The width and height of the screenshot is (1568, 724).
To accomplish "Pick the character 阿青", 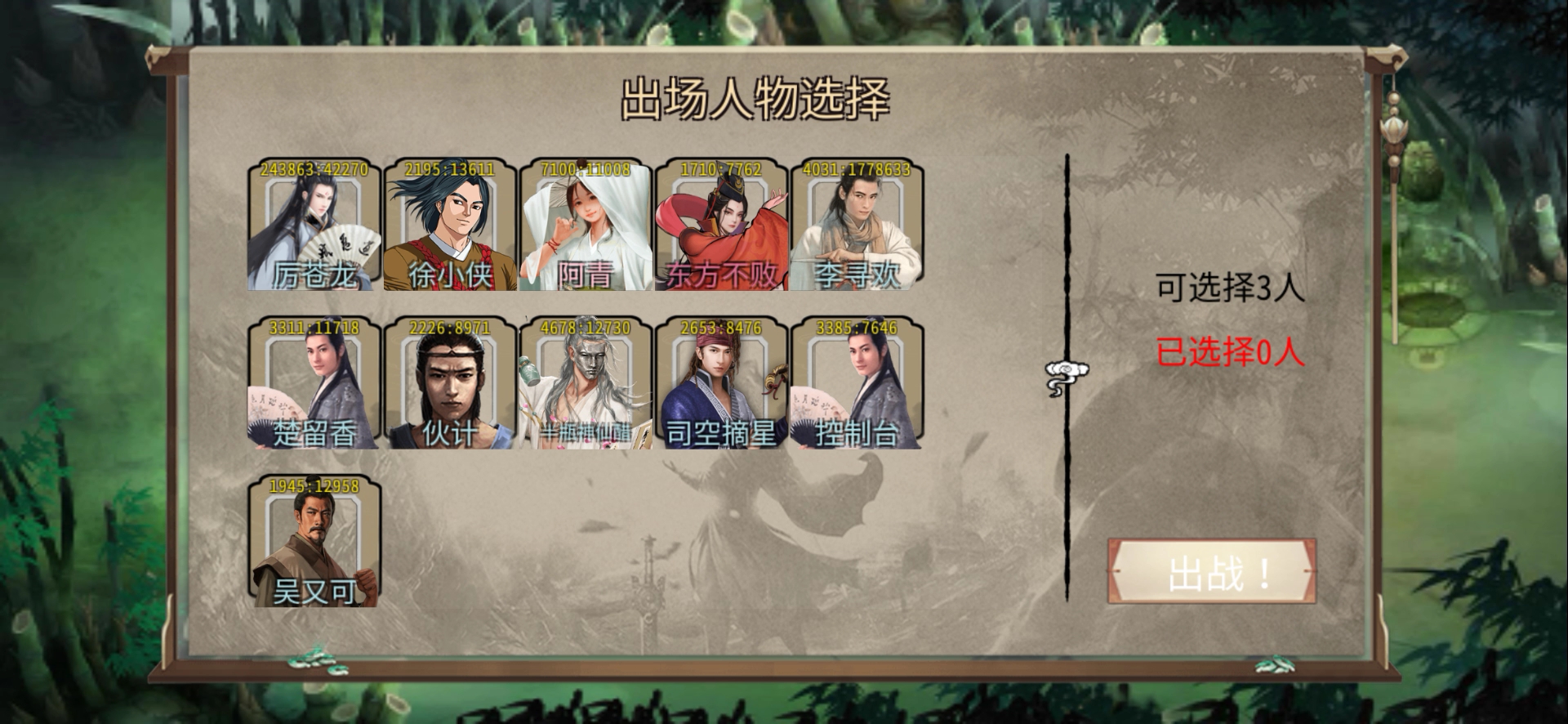I will click(586, 226).
